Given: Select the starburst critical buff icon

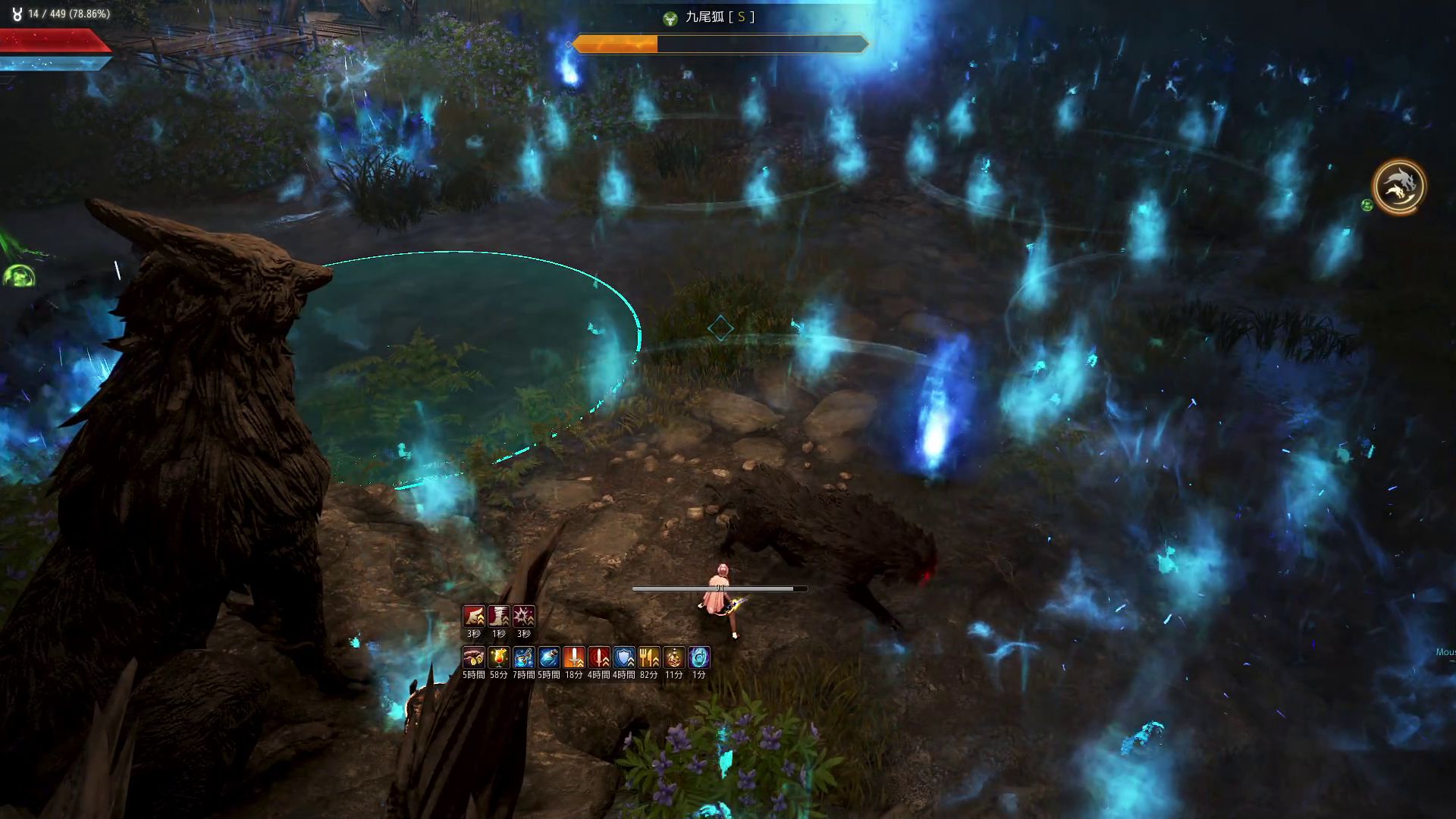Looking at the screenshot, I should [524, 616].
